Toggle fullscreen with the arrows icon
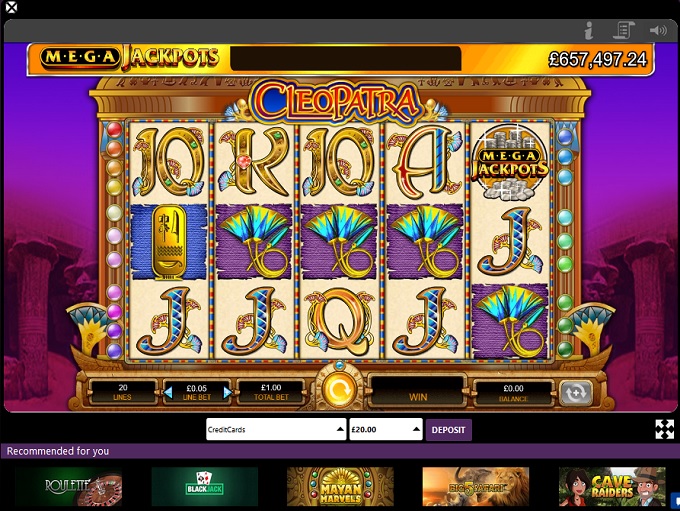680x511 pixels. point(664,430)
